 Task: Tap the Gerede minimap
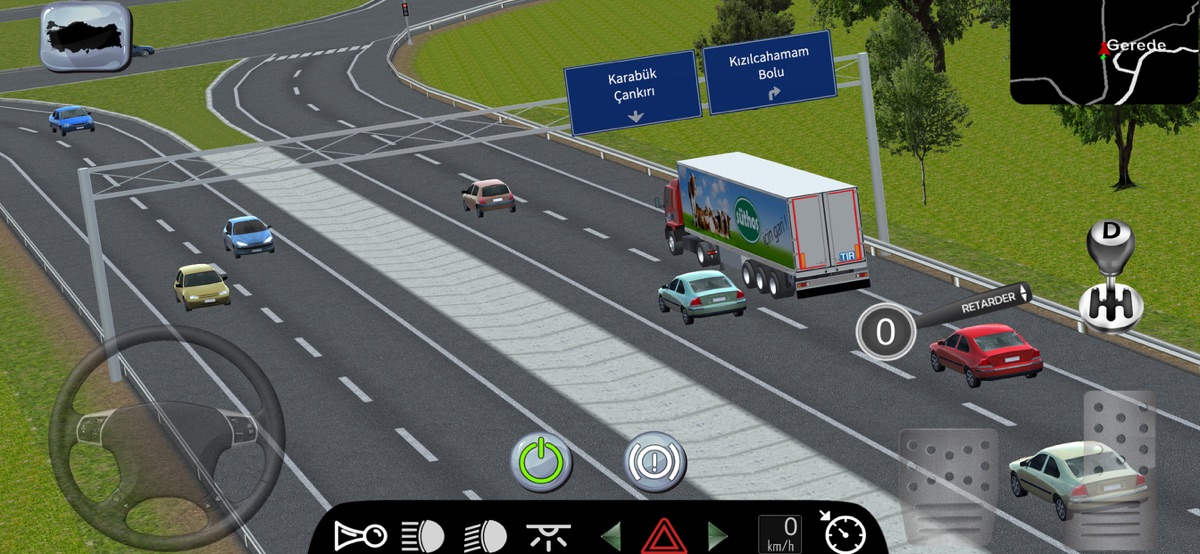point(1103,52)
